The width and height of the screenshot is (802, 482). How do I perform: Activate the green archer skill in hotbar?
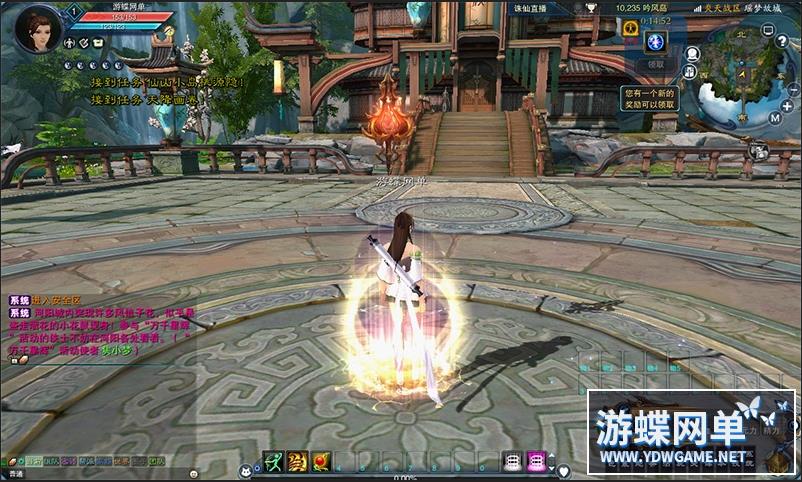273,461
